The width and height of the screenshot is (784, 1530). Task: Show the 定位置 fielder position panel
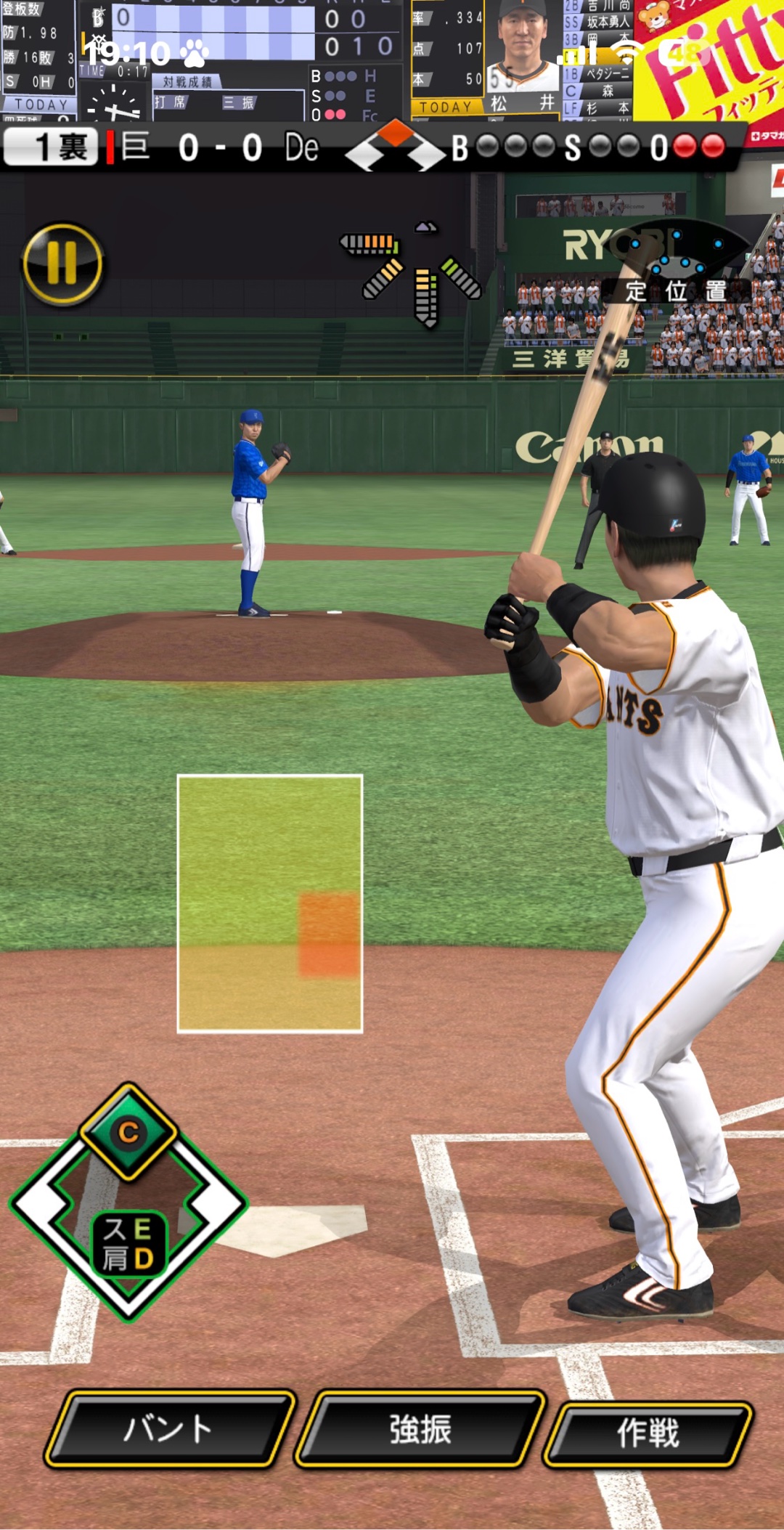click(x=676, y=290)
